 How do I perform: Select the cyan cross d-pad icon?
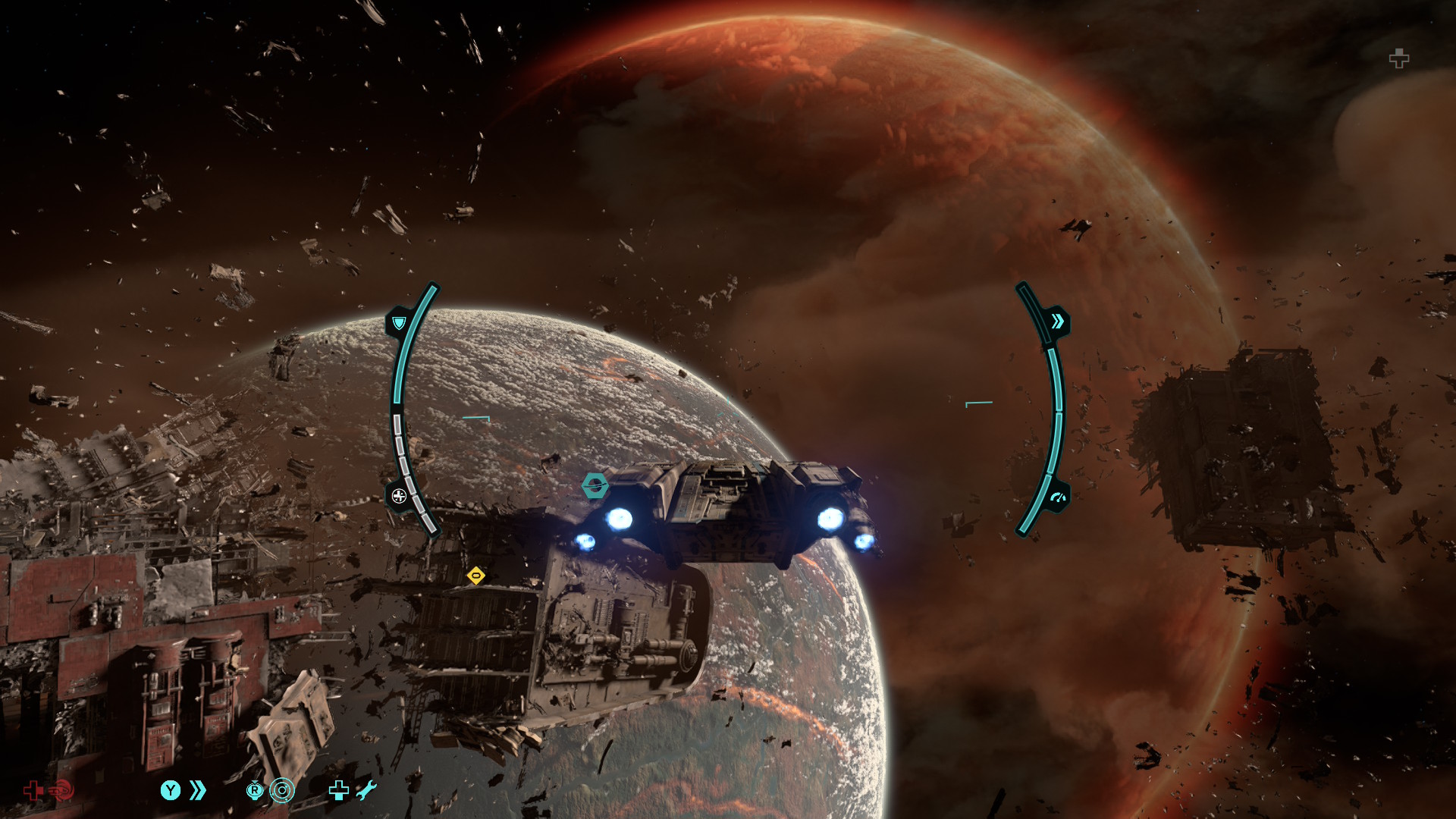coord(338,790)
